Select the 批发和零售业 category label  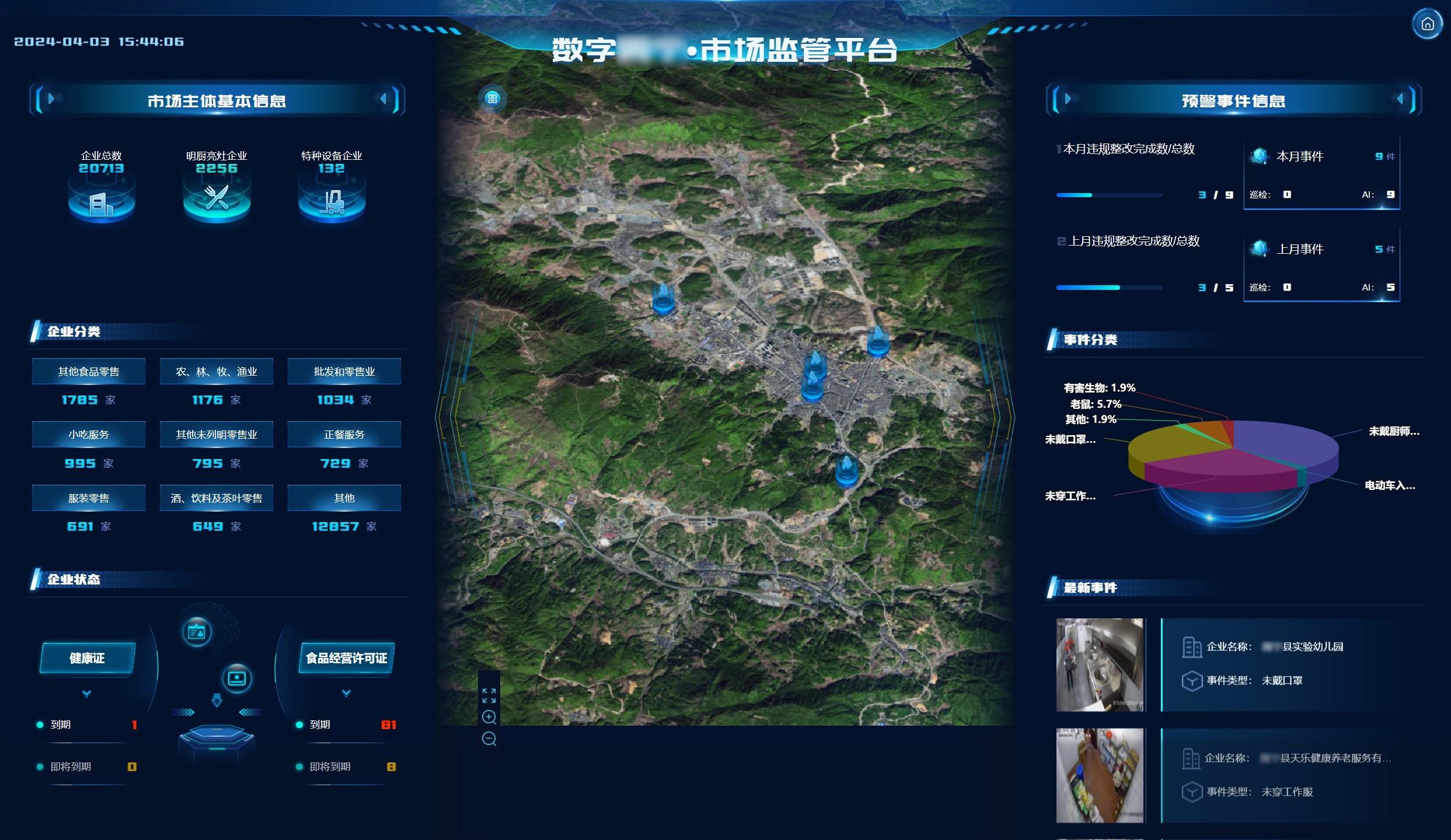[343, 371]
